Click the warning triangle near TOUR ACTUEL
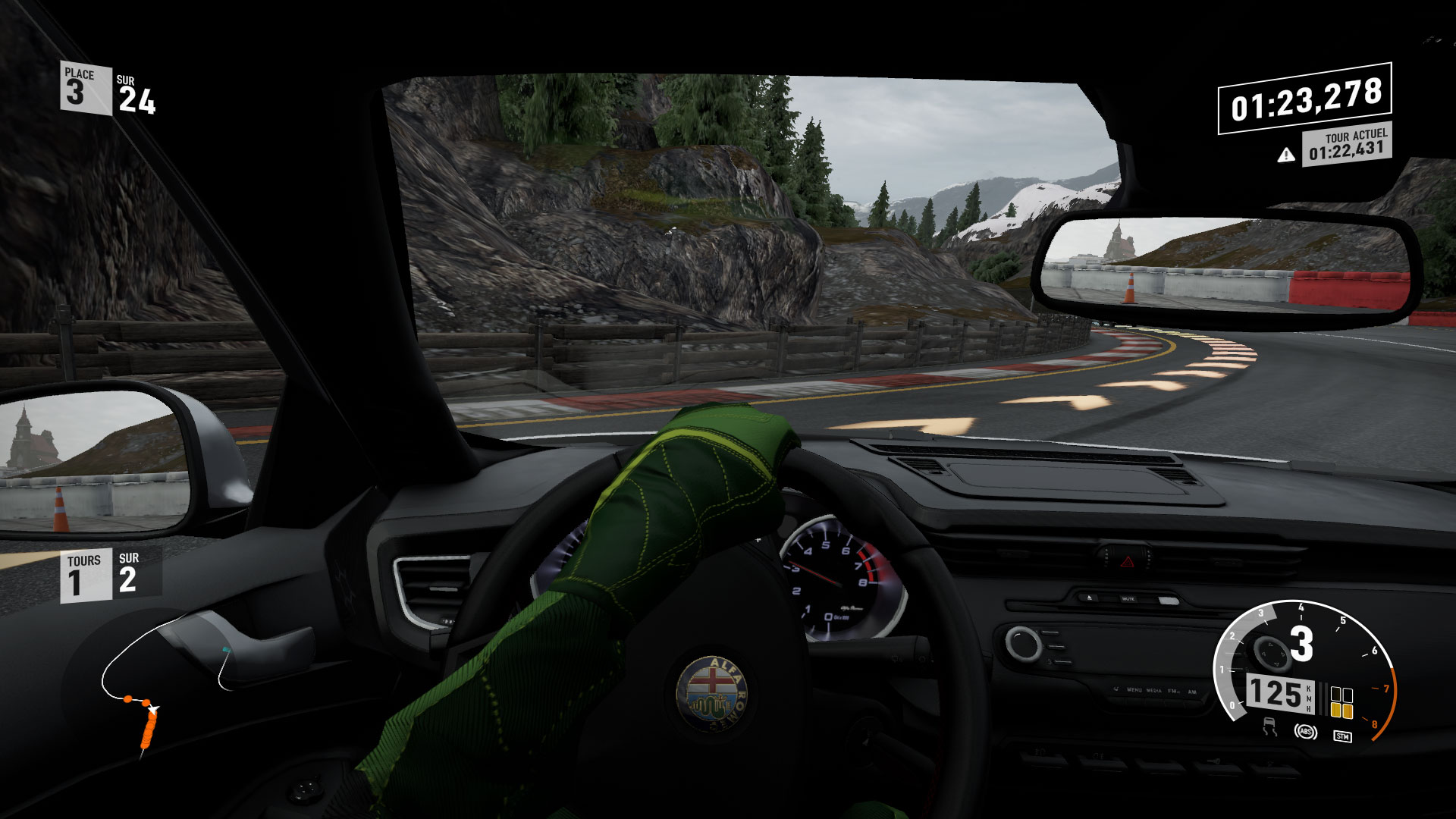This screenshot has width=1456, height=819. (x=1285, y=155)
